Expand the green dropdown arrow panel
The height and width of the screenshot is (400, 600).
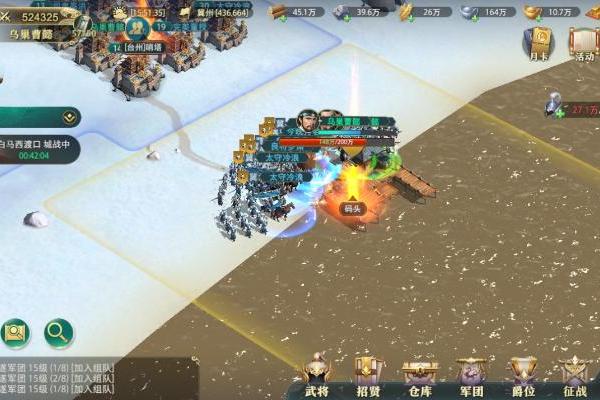coord(69,117)
